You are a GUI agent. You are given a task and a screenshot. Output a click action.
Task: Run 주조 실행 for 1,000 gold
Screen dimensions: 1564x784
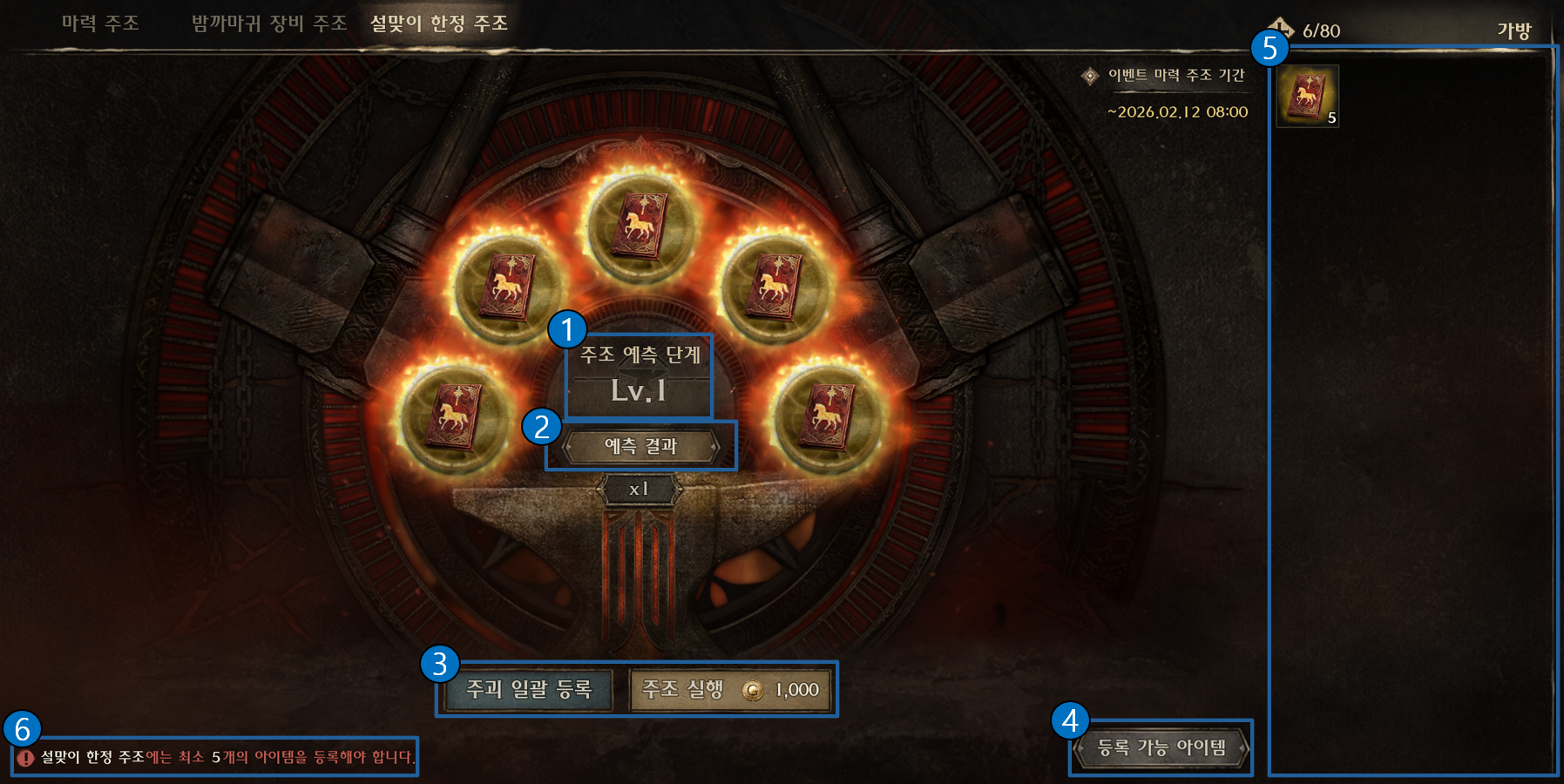point(730,690)
